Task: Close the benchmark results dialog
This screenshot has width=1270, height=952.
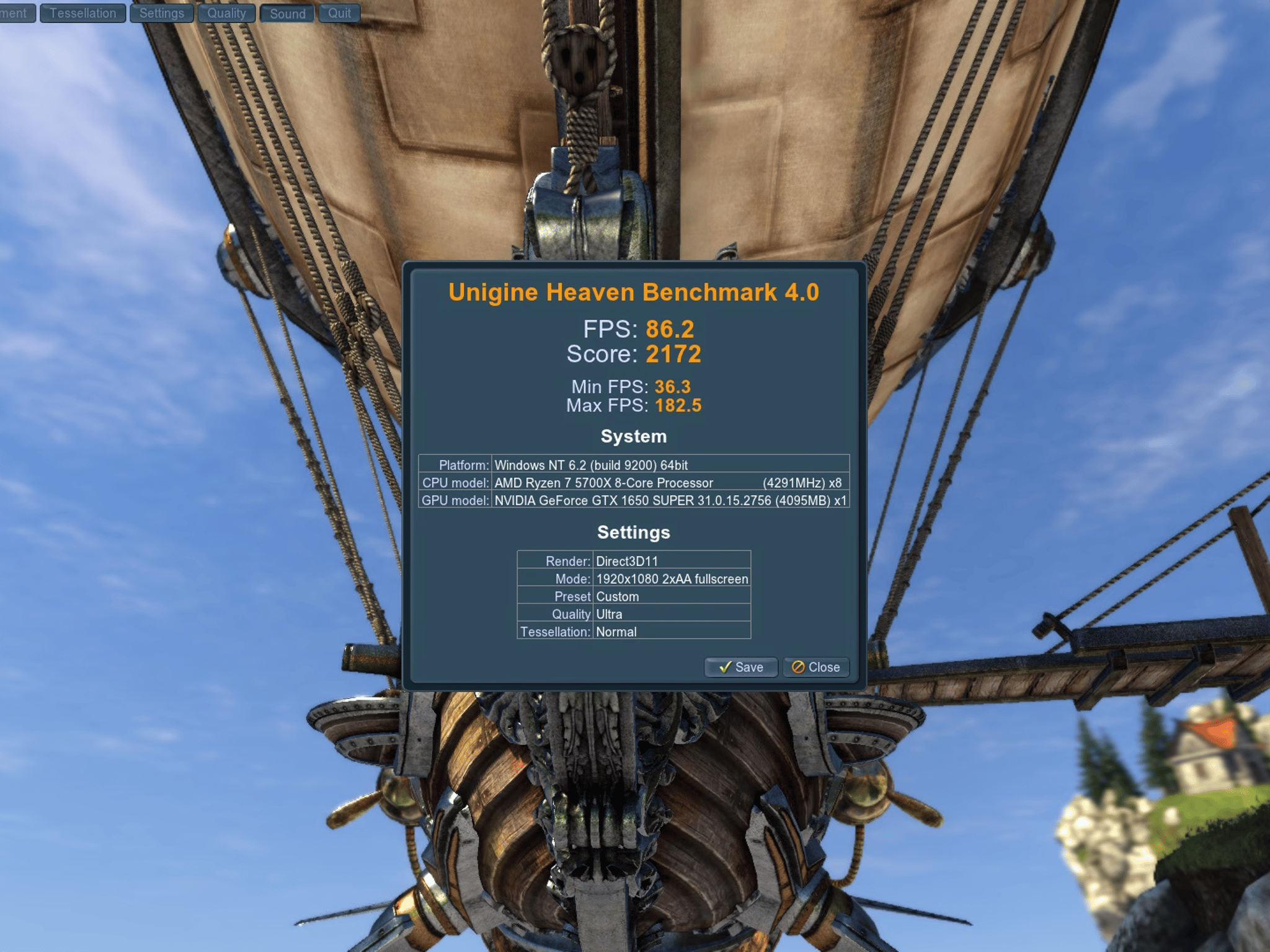Action: pos(815,668)
